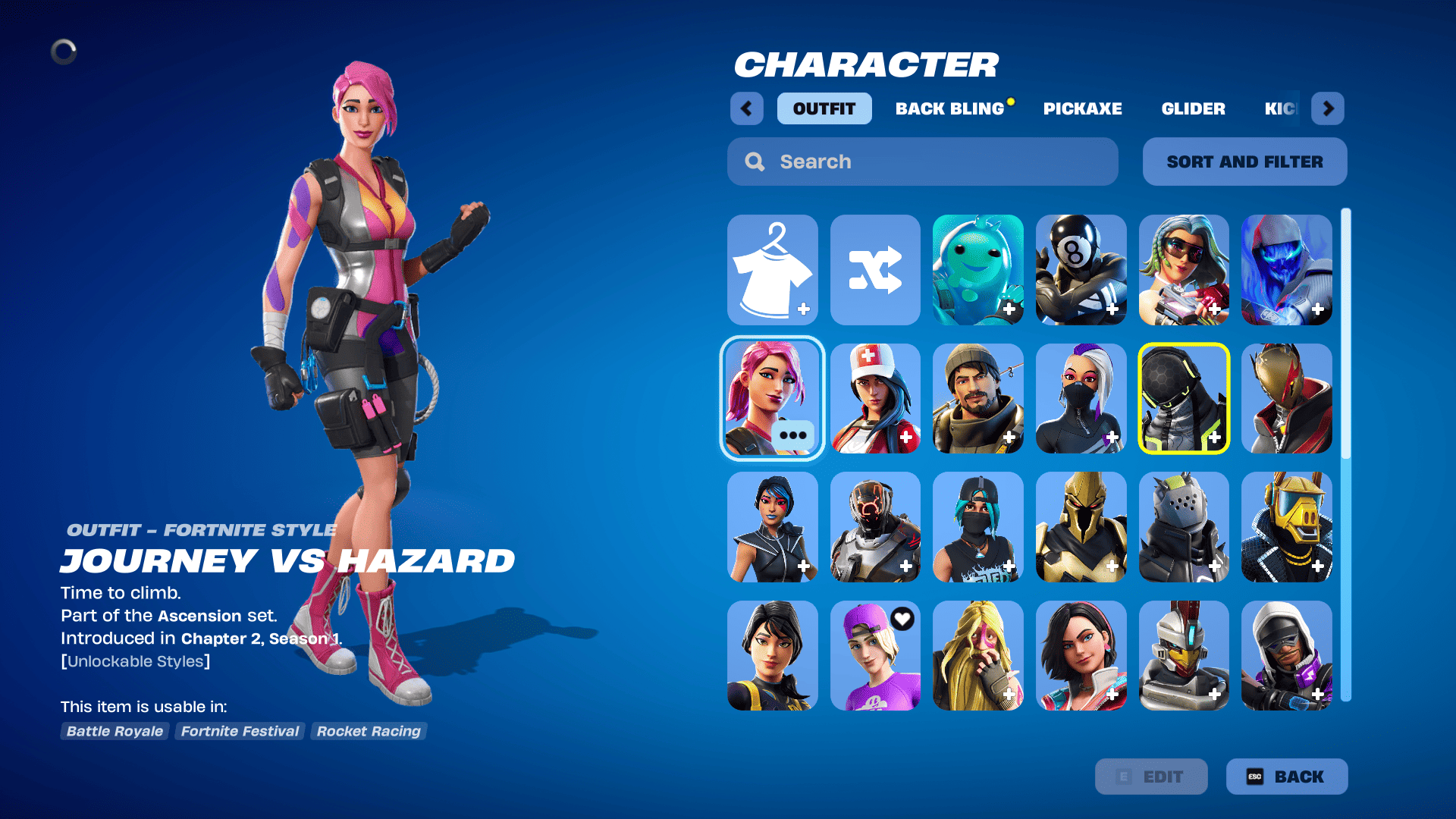Choose the red cap medic outfit
The width and height of the screenshot is (1456, 819).
click(x=875, y=398)
